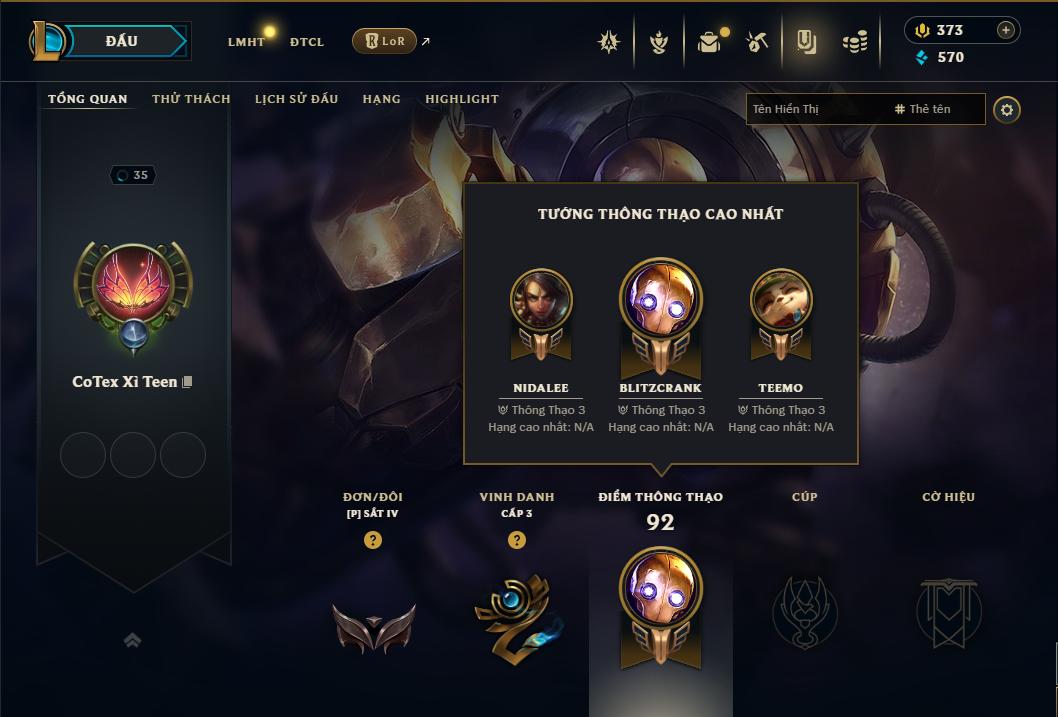
Task: Open the Cúp trophy section
Action: click(x=804, y=612)
